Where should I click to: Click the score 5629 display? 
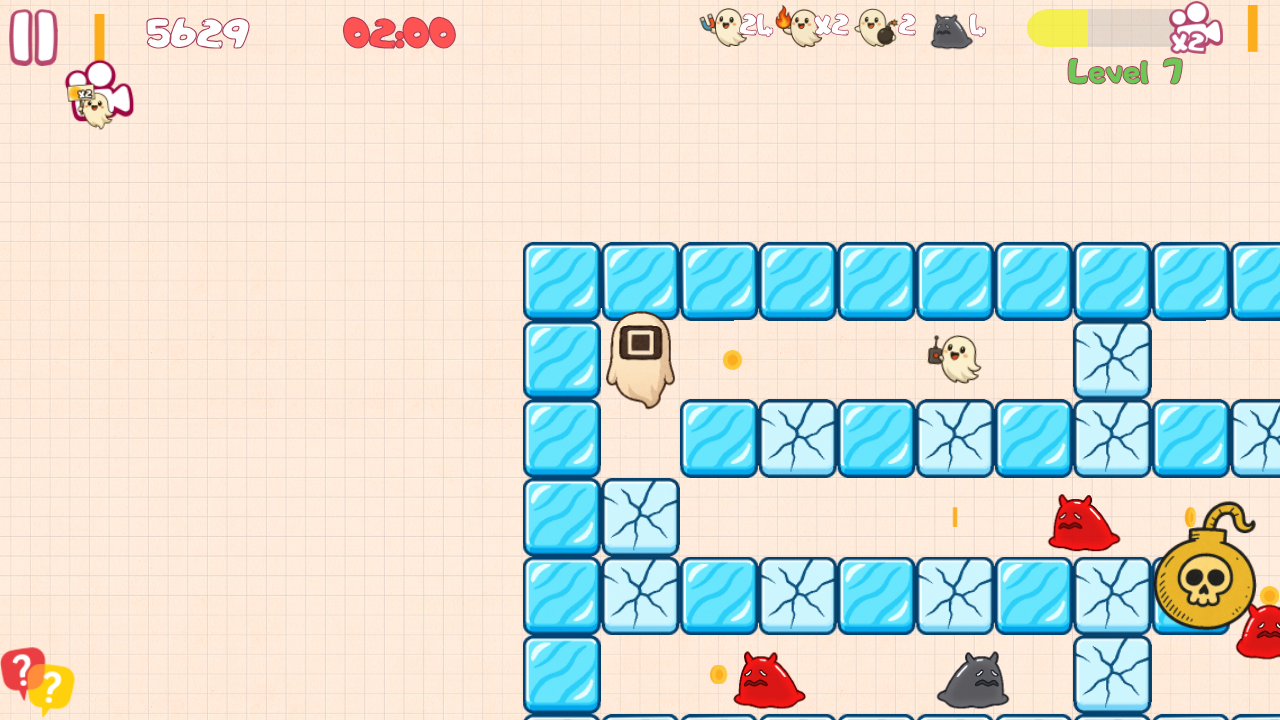click(197, 33)
